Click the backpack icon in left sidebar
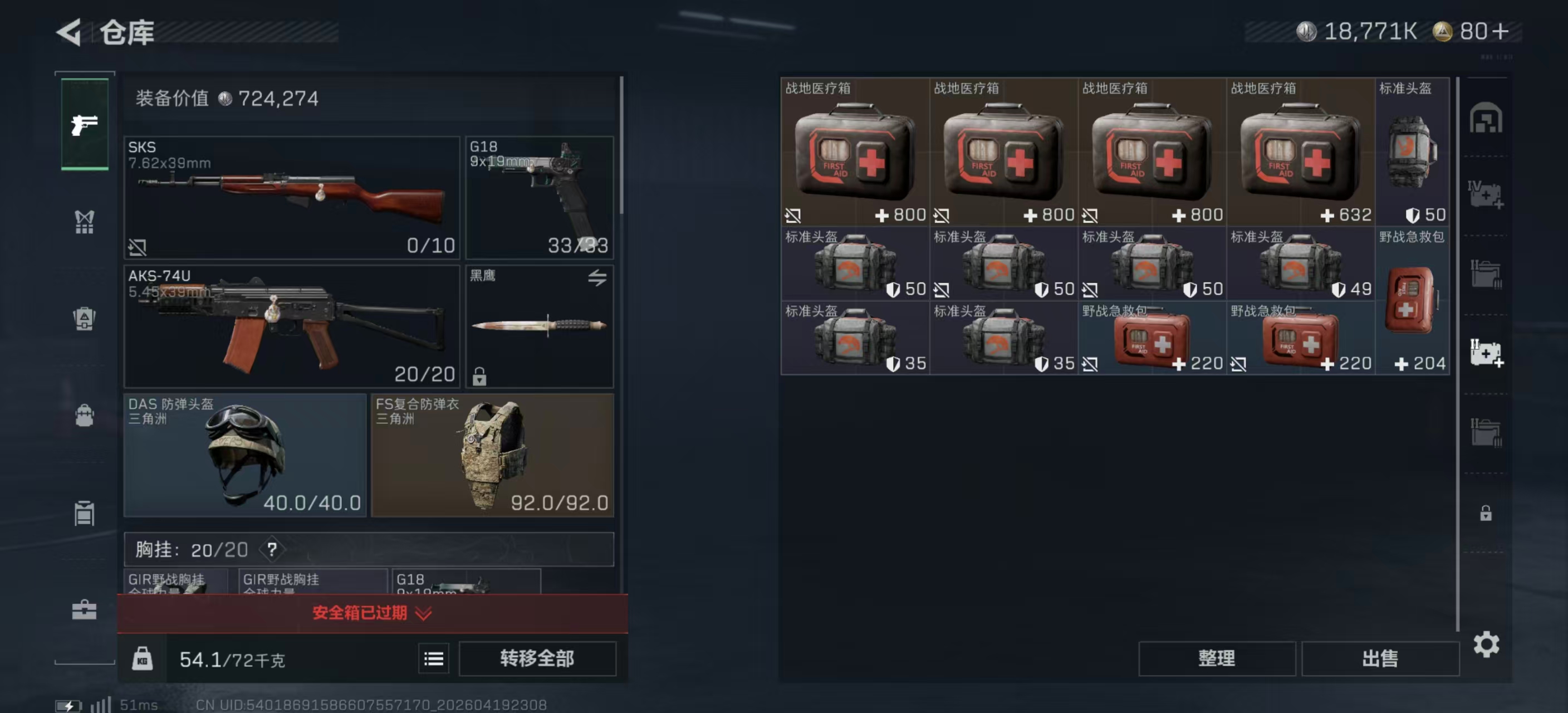The height and width of the screenshot is (713, 1568). [x=85, y=417]
